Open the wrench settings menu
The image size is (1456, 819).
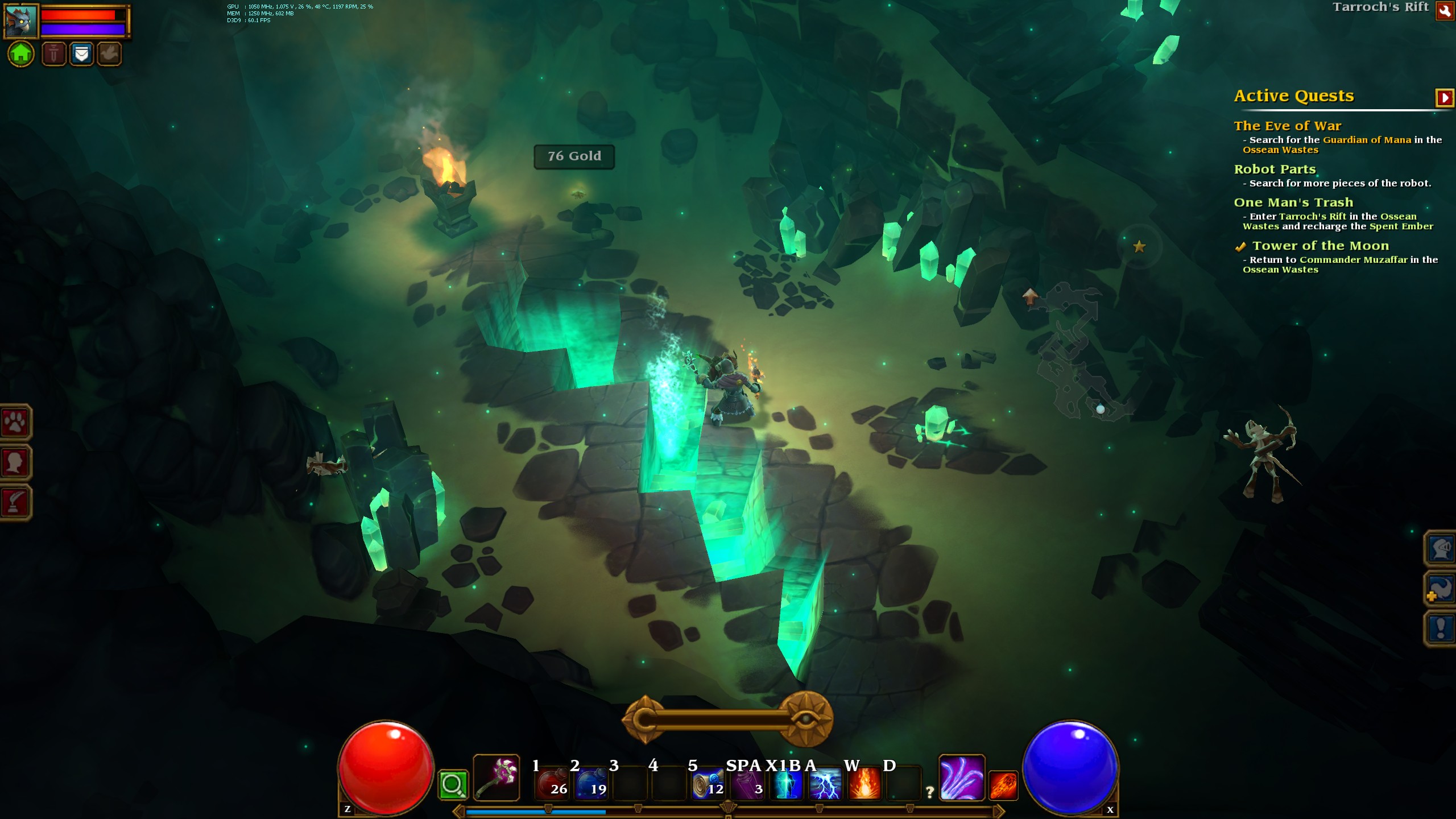(1445, 11)
